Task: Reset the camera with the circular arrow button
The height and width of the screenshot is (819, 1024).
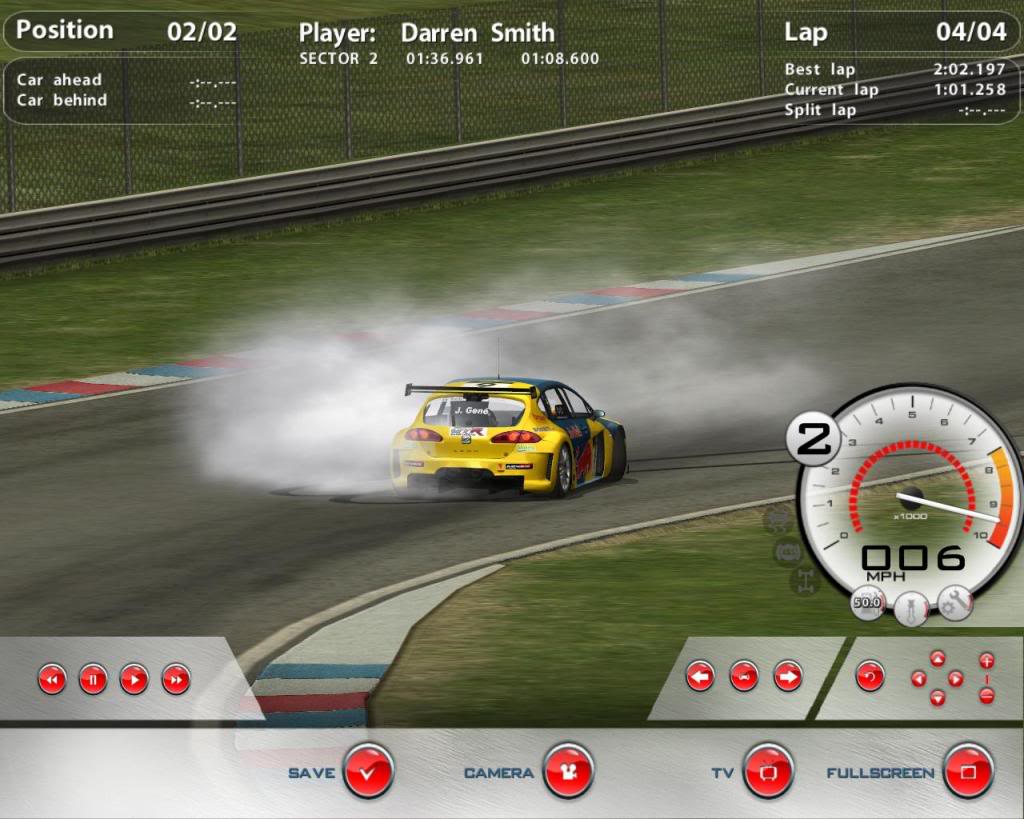Action: click(870, 676)
